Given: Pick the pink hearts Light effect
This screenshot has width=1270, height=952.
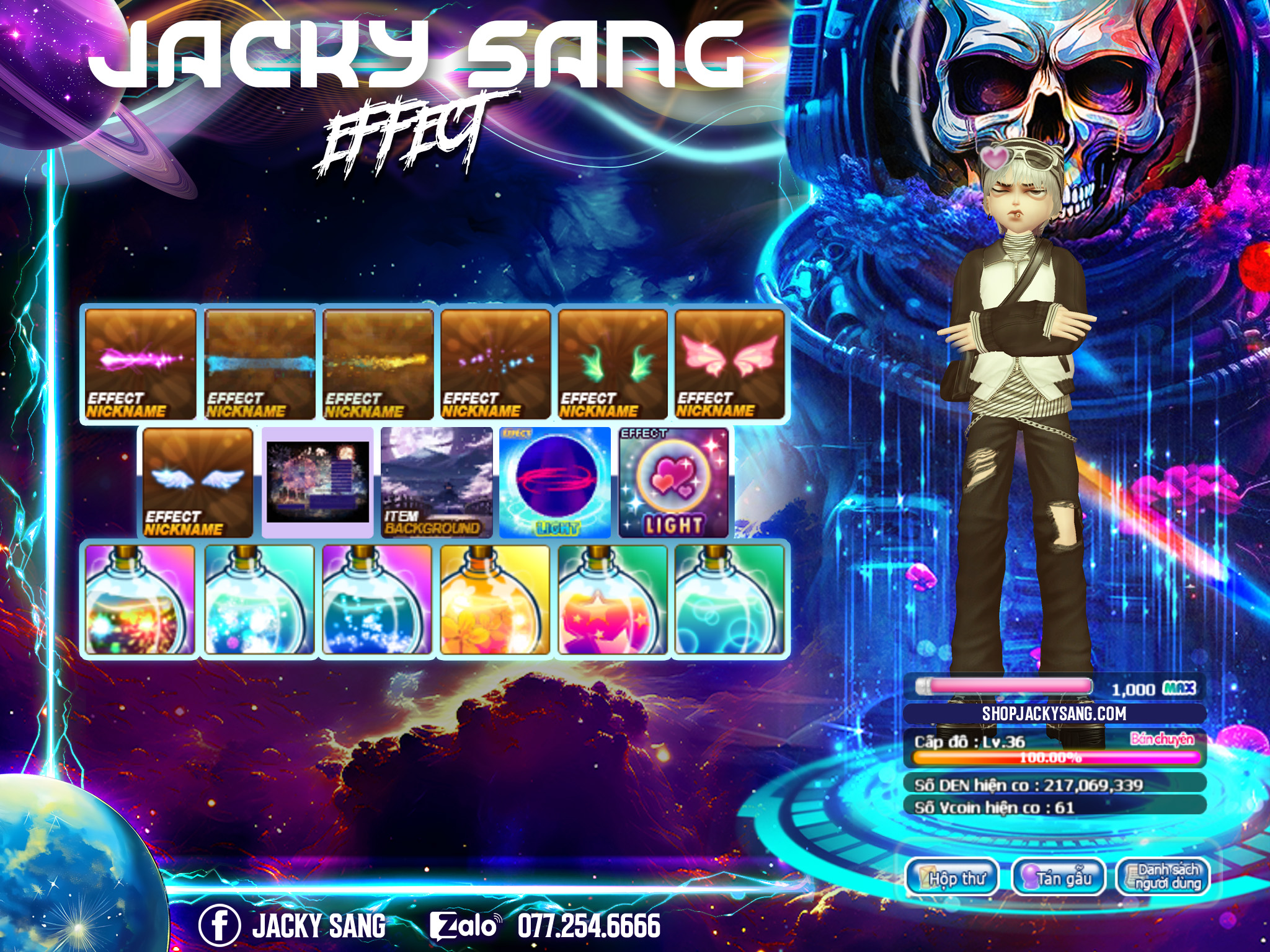Looking at the screenshot, I should tap(674, 482).
